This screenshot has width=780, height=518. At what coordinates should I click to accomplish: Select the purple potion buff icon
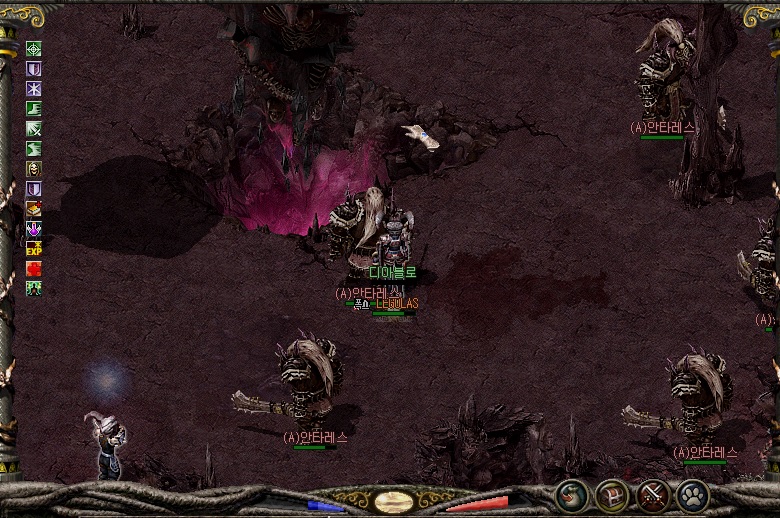[34, 228]
